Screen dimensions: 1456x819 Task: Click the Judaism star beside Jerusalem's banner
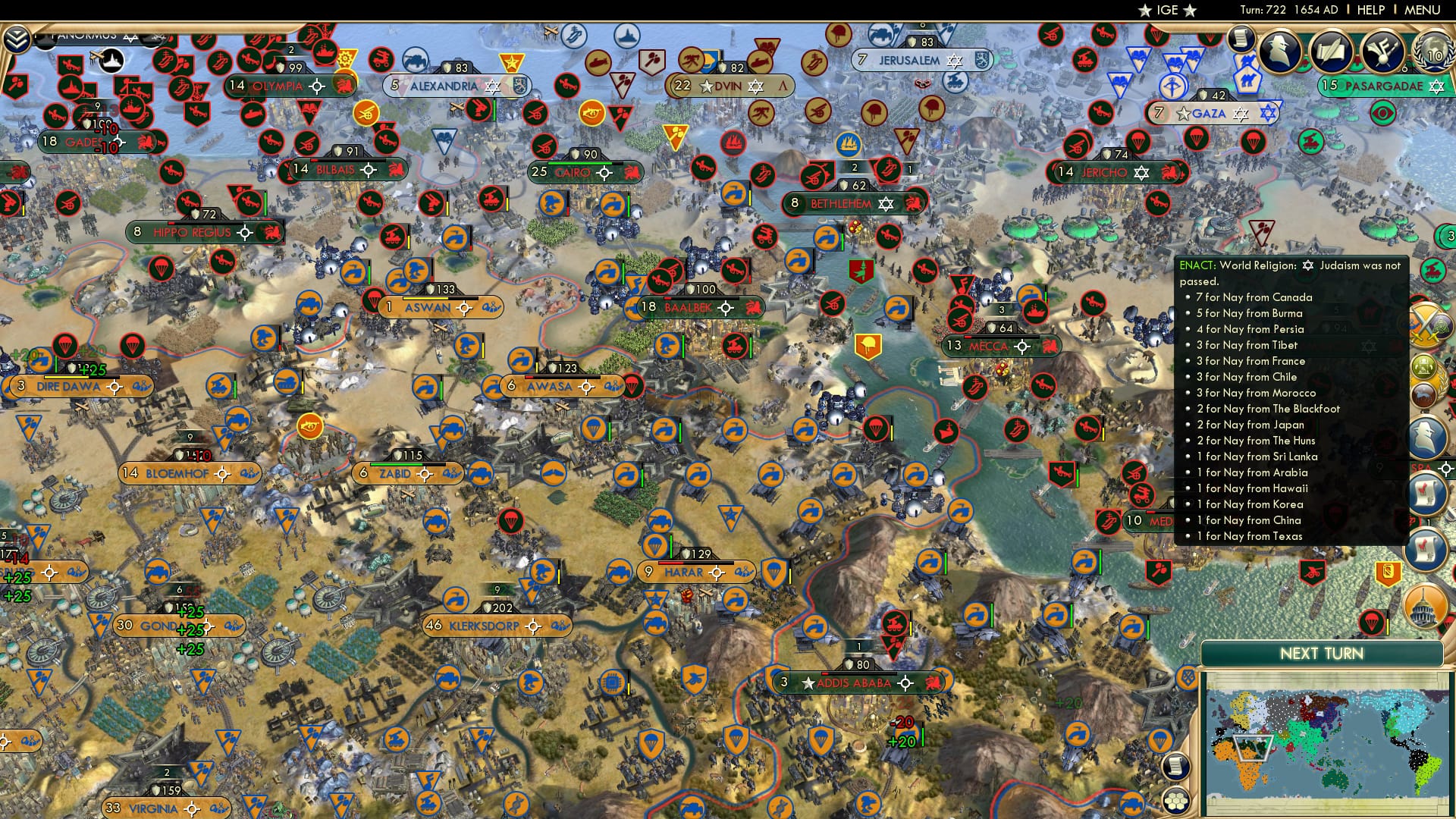pyautogui.click(x=954, y=61)
